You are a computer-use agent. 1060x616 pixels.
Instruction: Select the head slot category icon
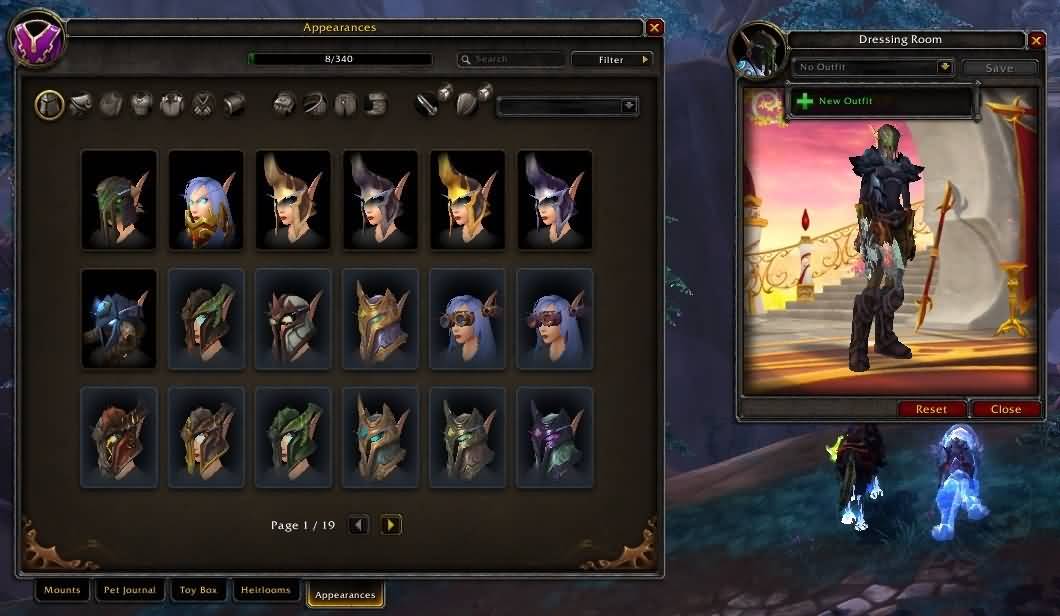coord(50,103)
